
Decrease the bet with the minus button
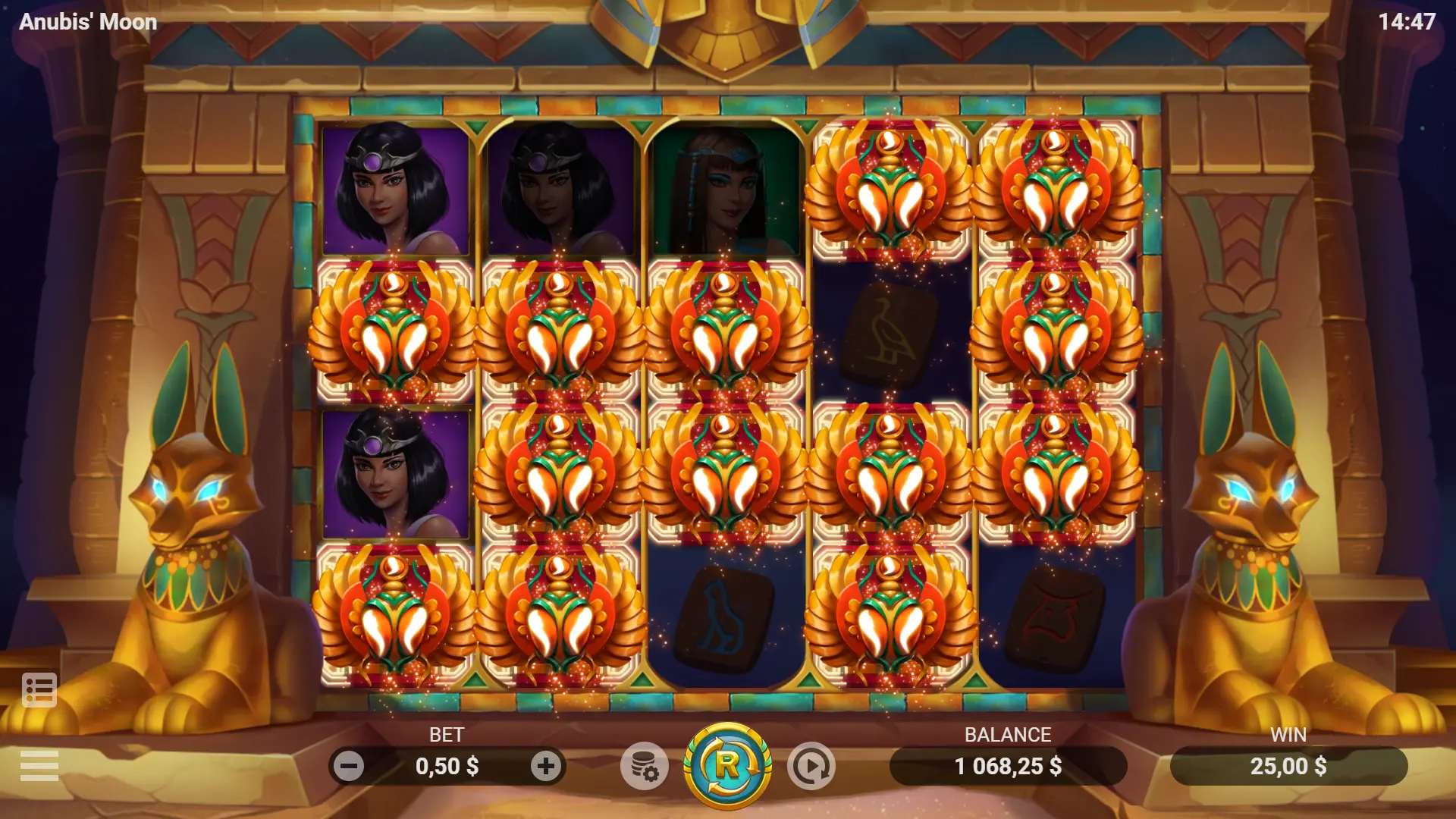(349, 766)
